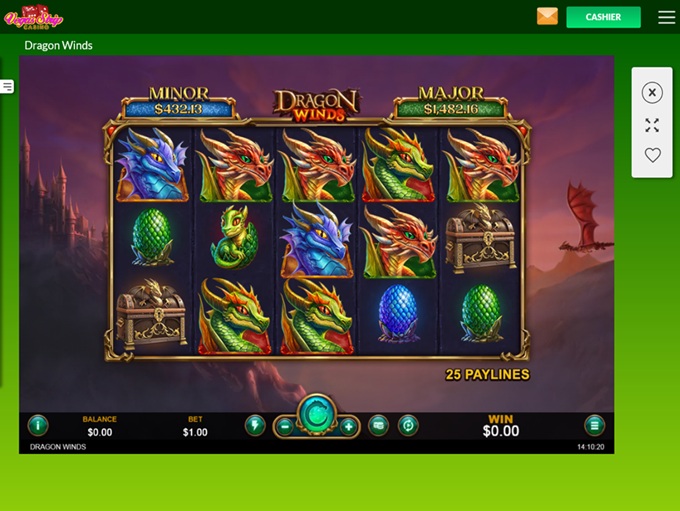Open the casino hamburger menu
Image resolution: width=680 pixels, height=511 pixels.
666,17
